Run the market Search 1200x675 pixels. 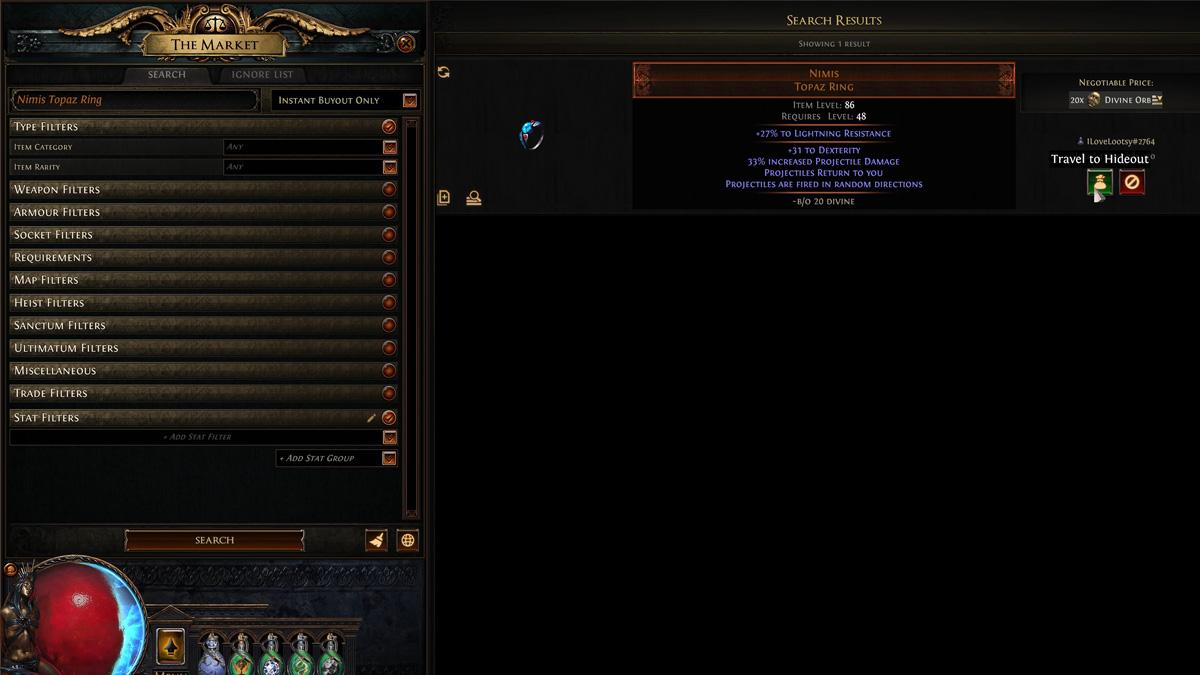(x=214, y=540)
